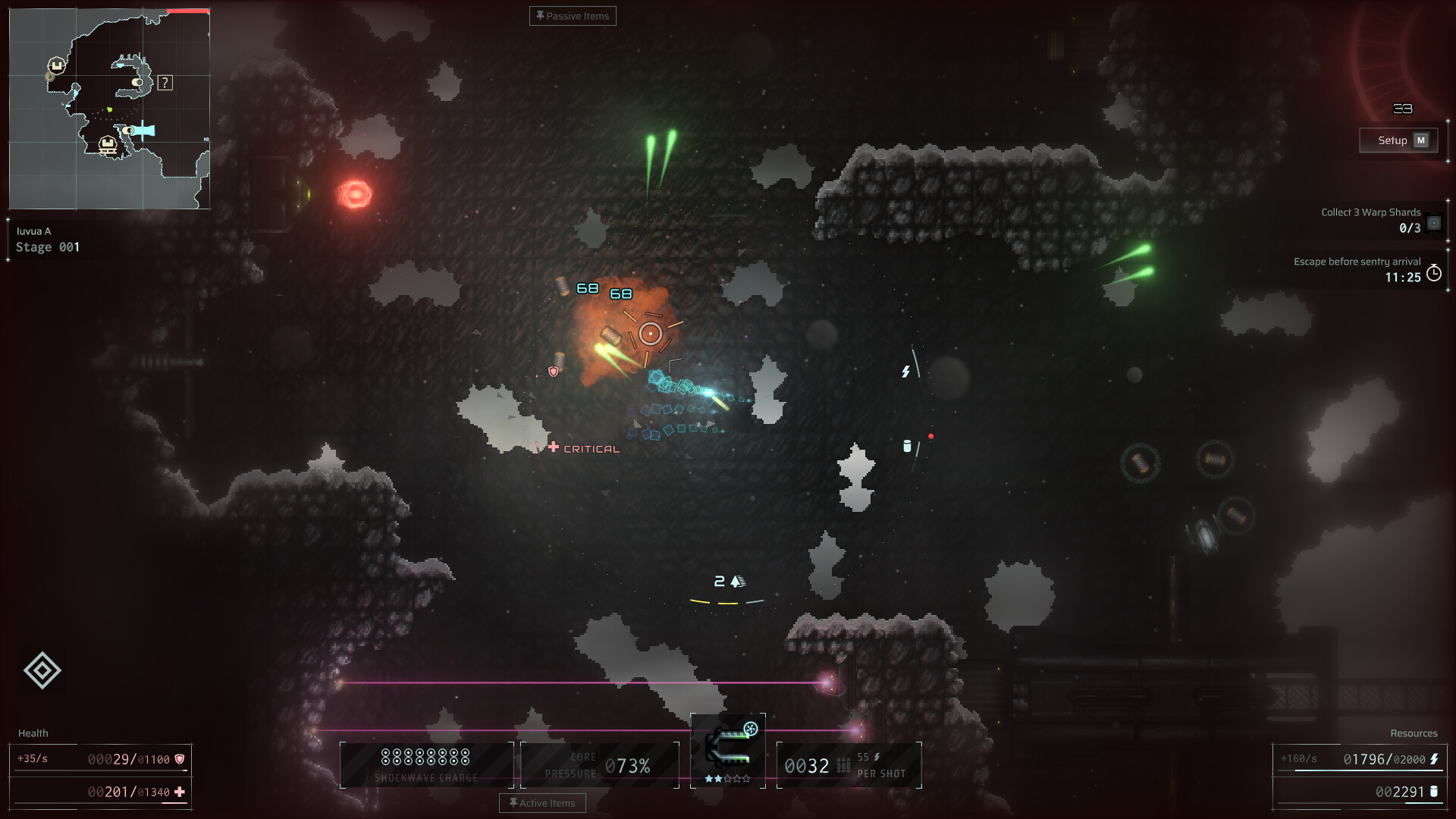
Task: Click the warp shard objective icon
Action: click(1434, 224)
